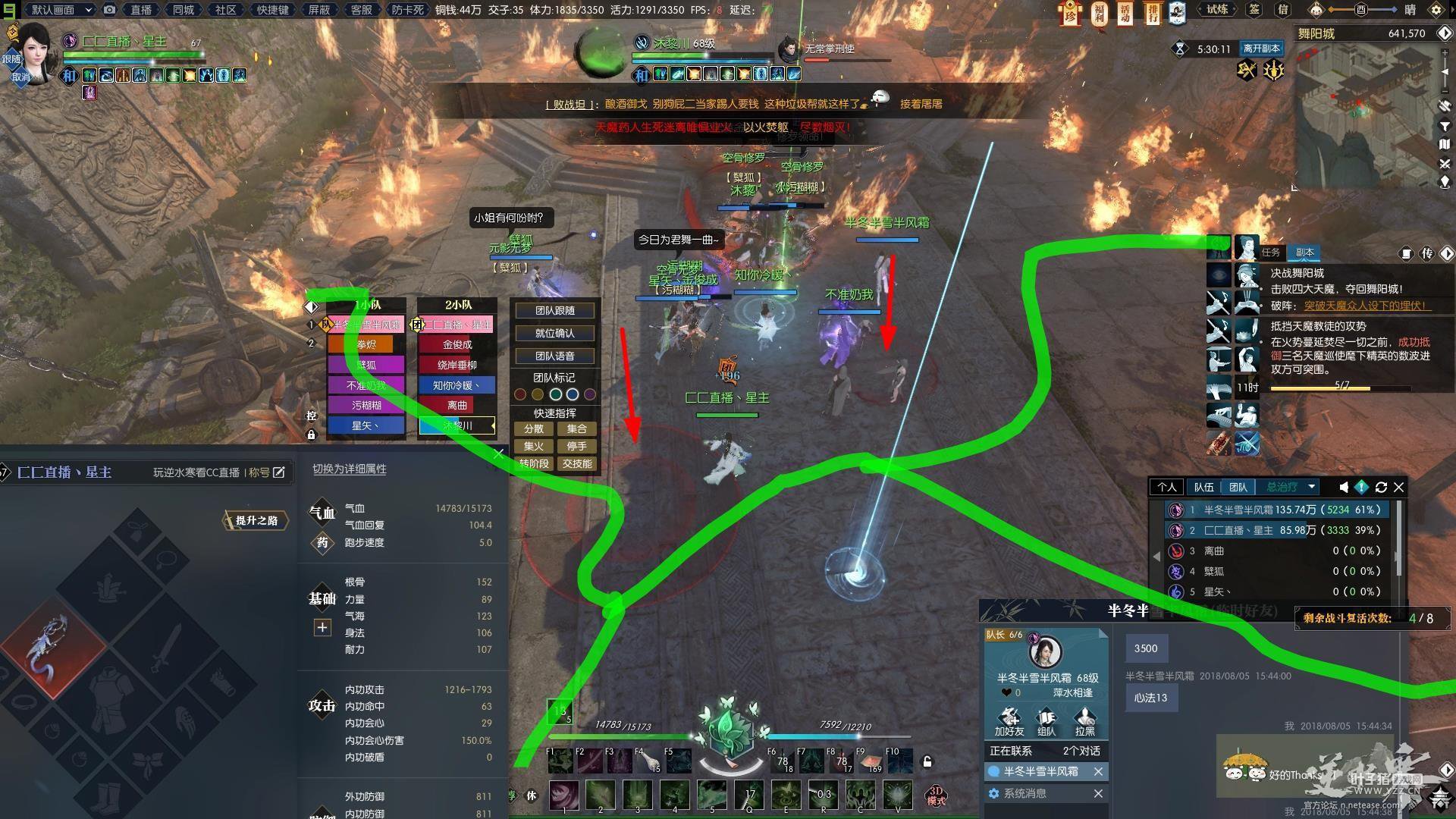This screenshot has width=1456, height=819.
Task: Open the 总治疗 statistics dropdown
Action: tap(1289, 488)
